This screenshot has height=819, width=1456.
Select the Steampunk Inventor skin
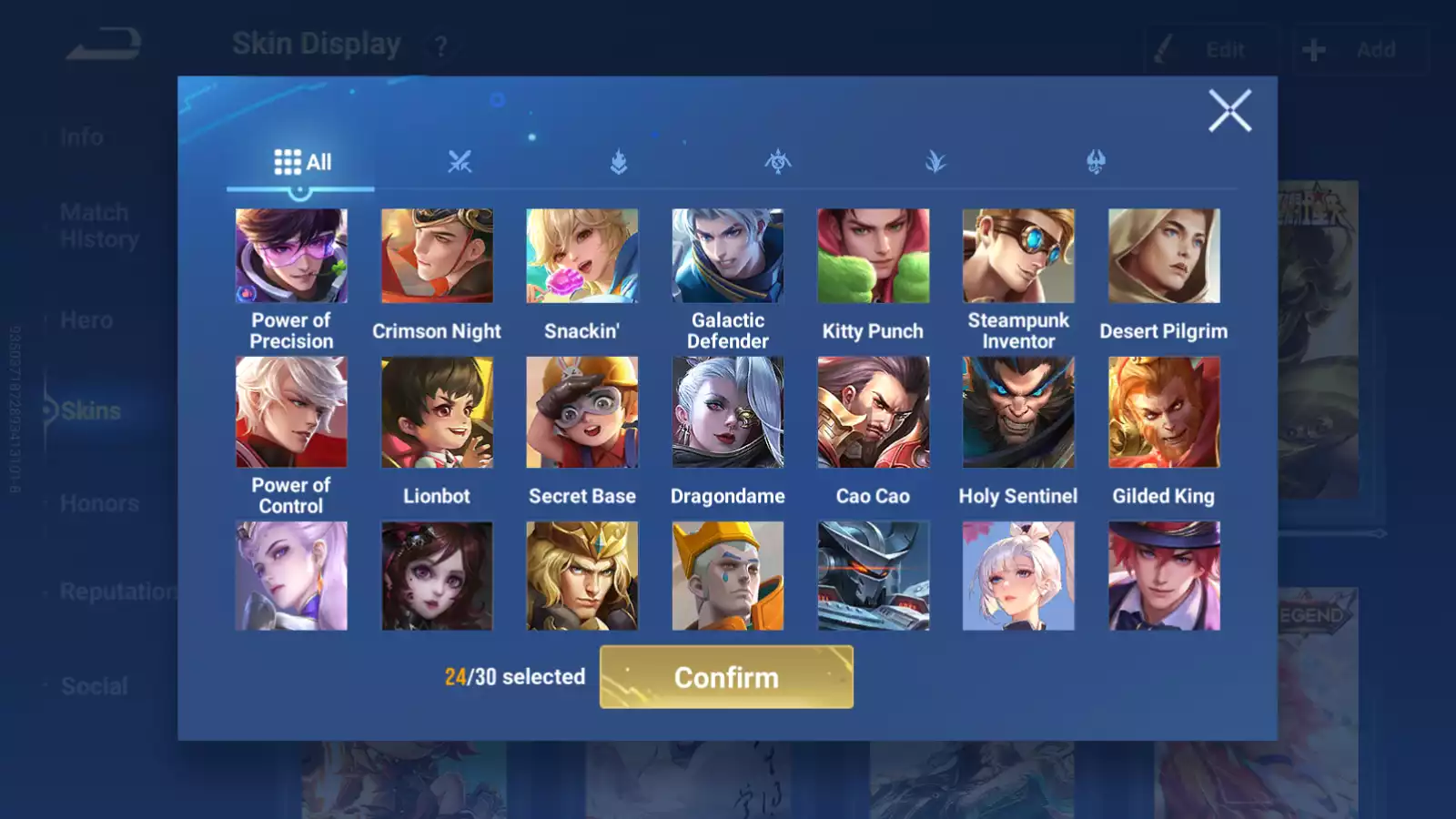(x=1018, y=256)
